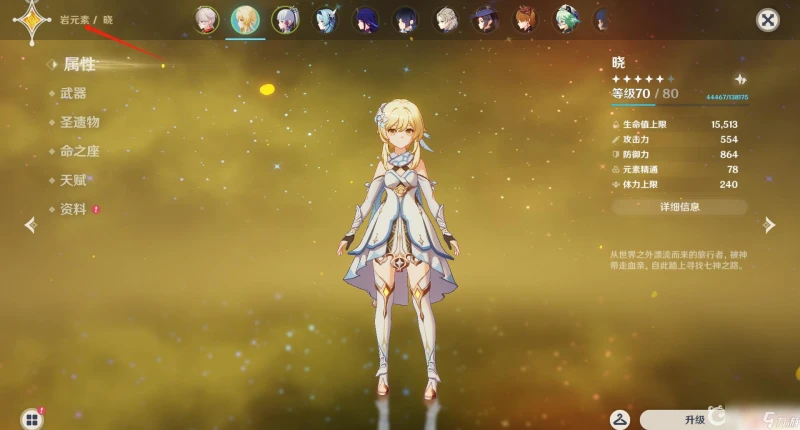Select the light-blue-haired Eula portrait

click(325, 19)
